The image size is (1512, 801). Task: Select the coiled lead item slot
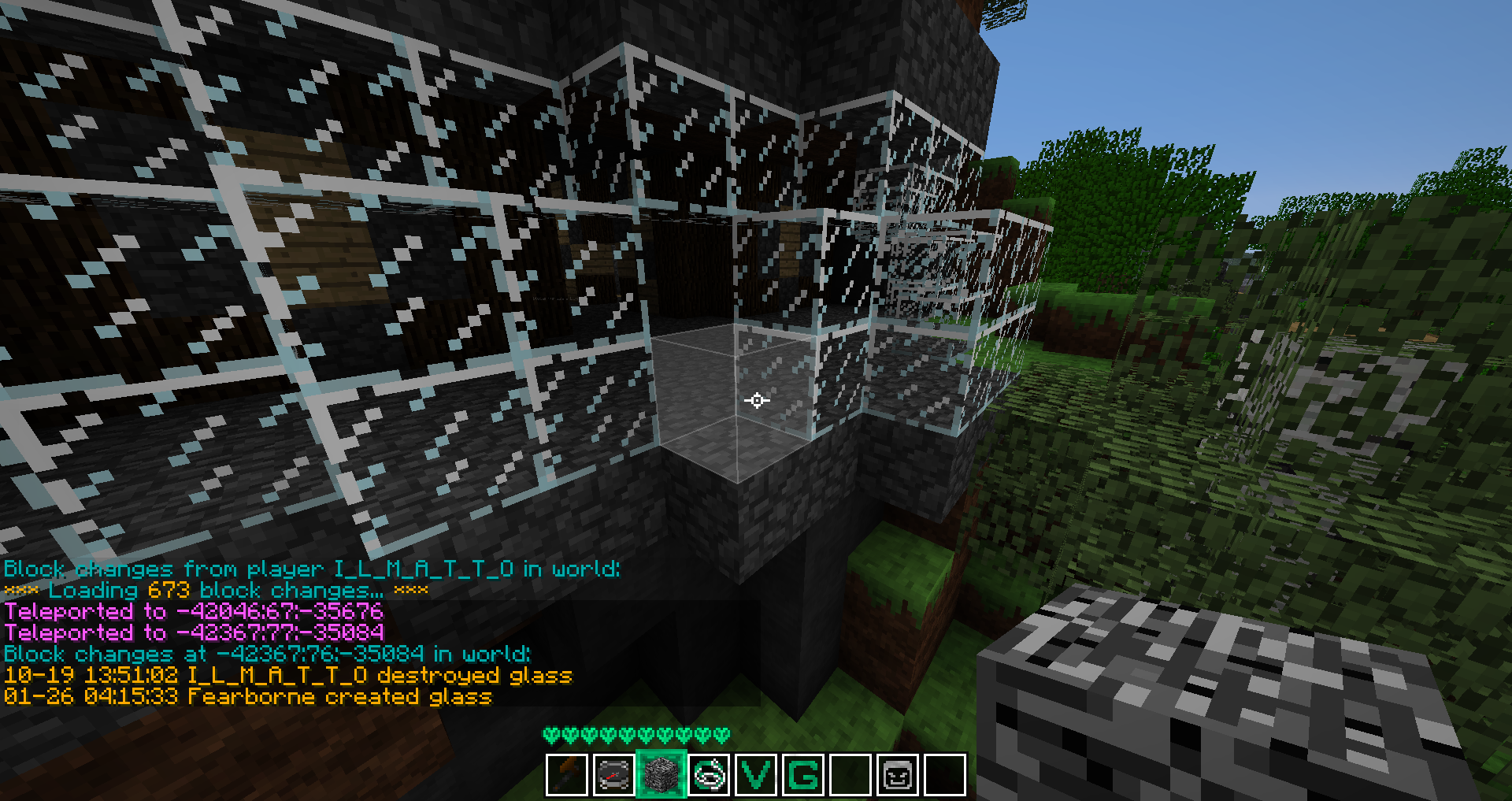coord(709,775)
